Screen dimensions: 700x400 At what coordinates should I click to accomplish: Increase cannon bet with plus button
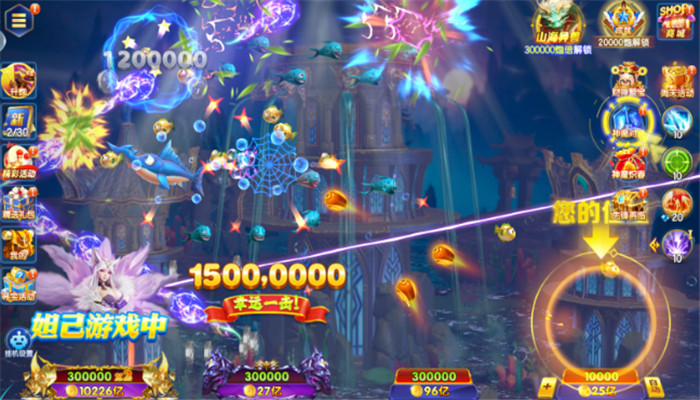point(548,384)
